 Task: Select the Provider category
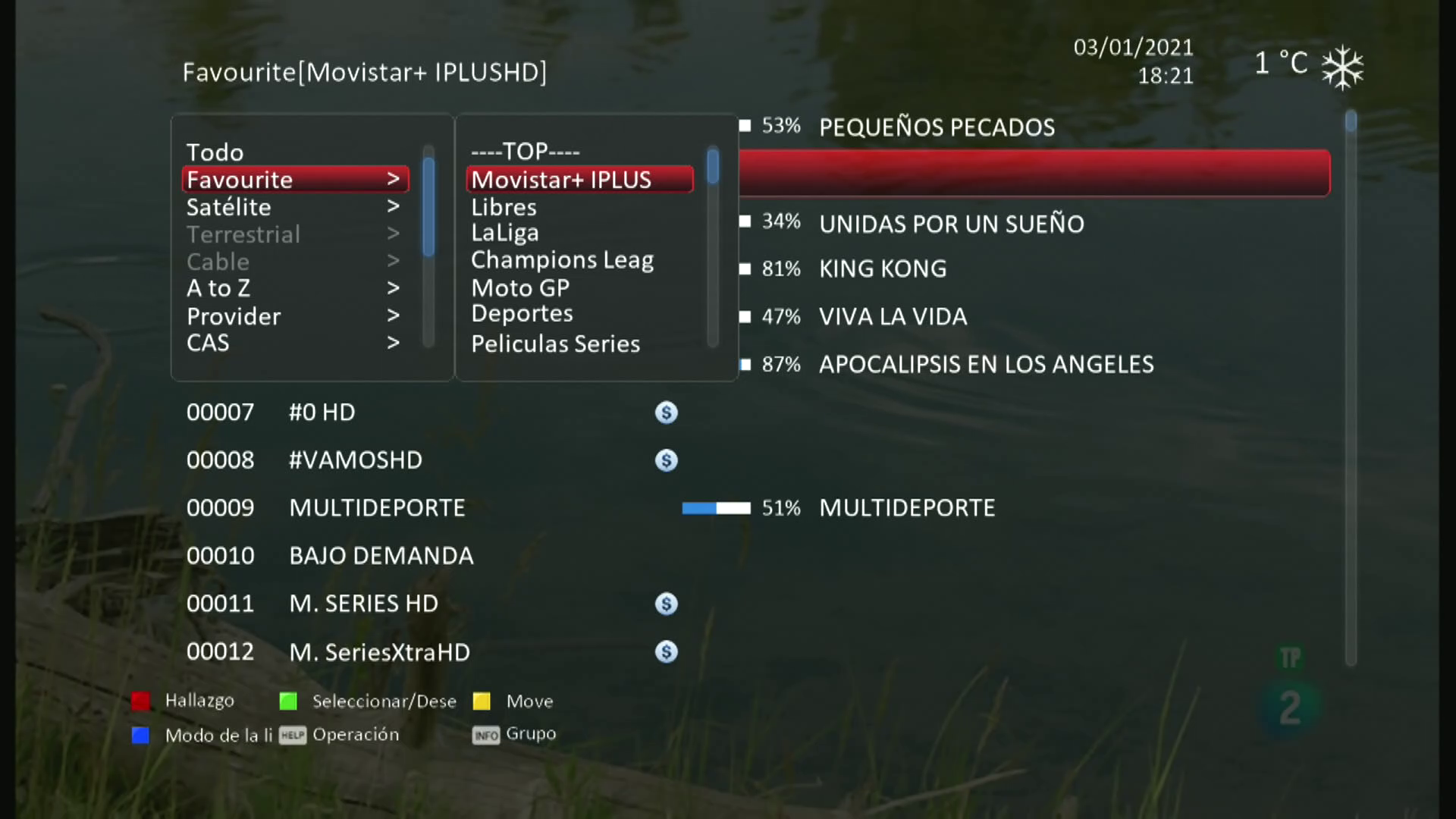click(234, 316)
